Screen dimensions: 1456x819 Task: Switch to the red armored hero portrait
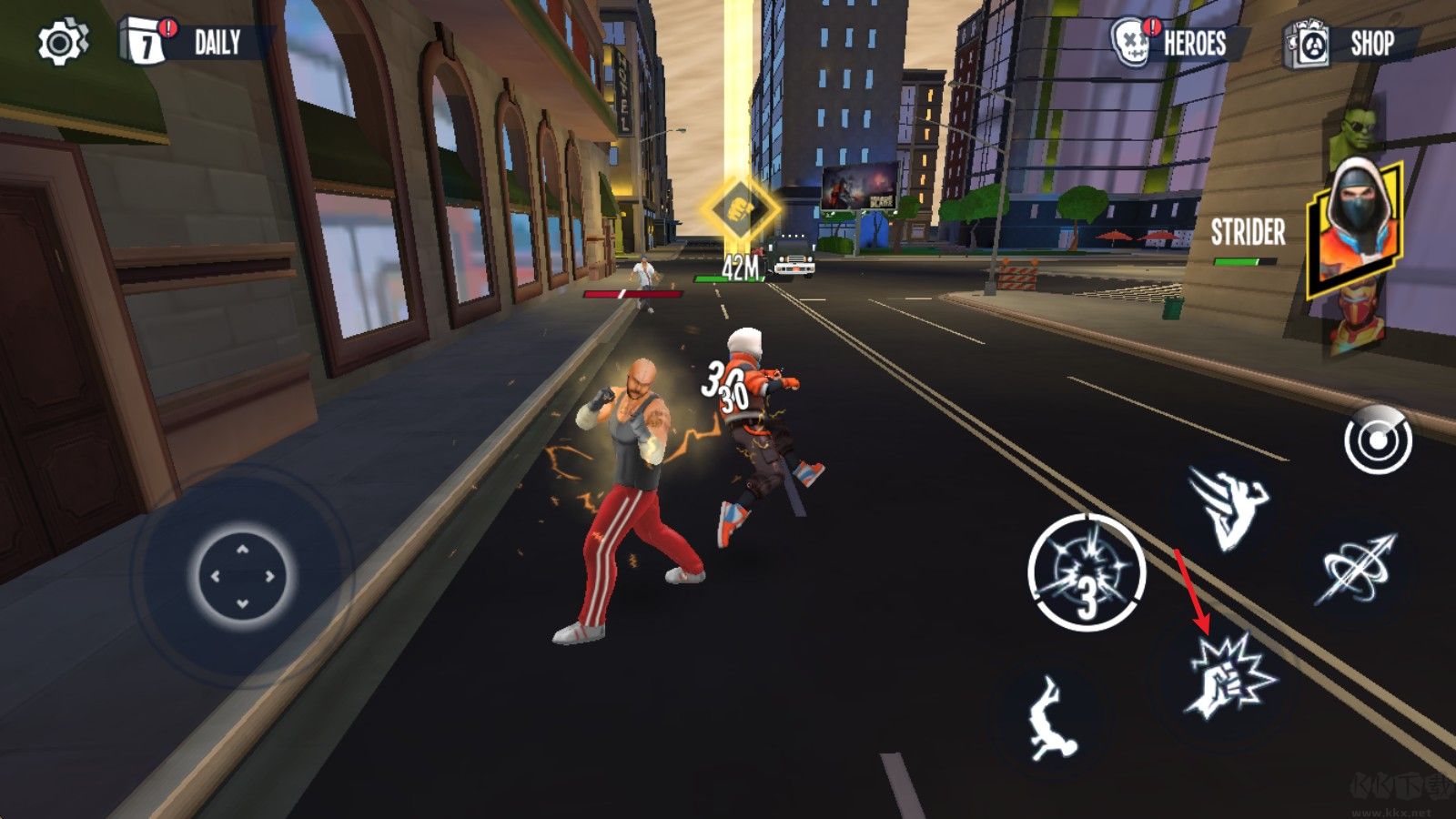pos(1356,321)
